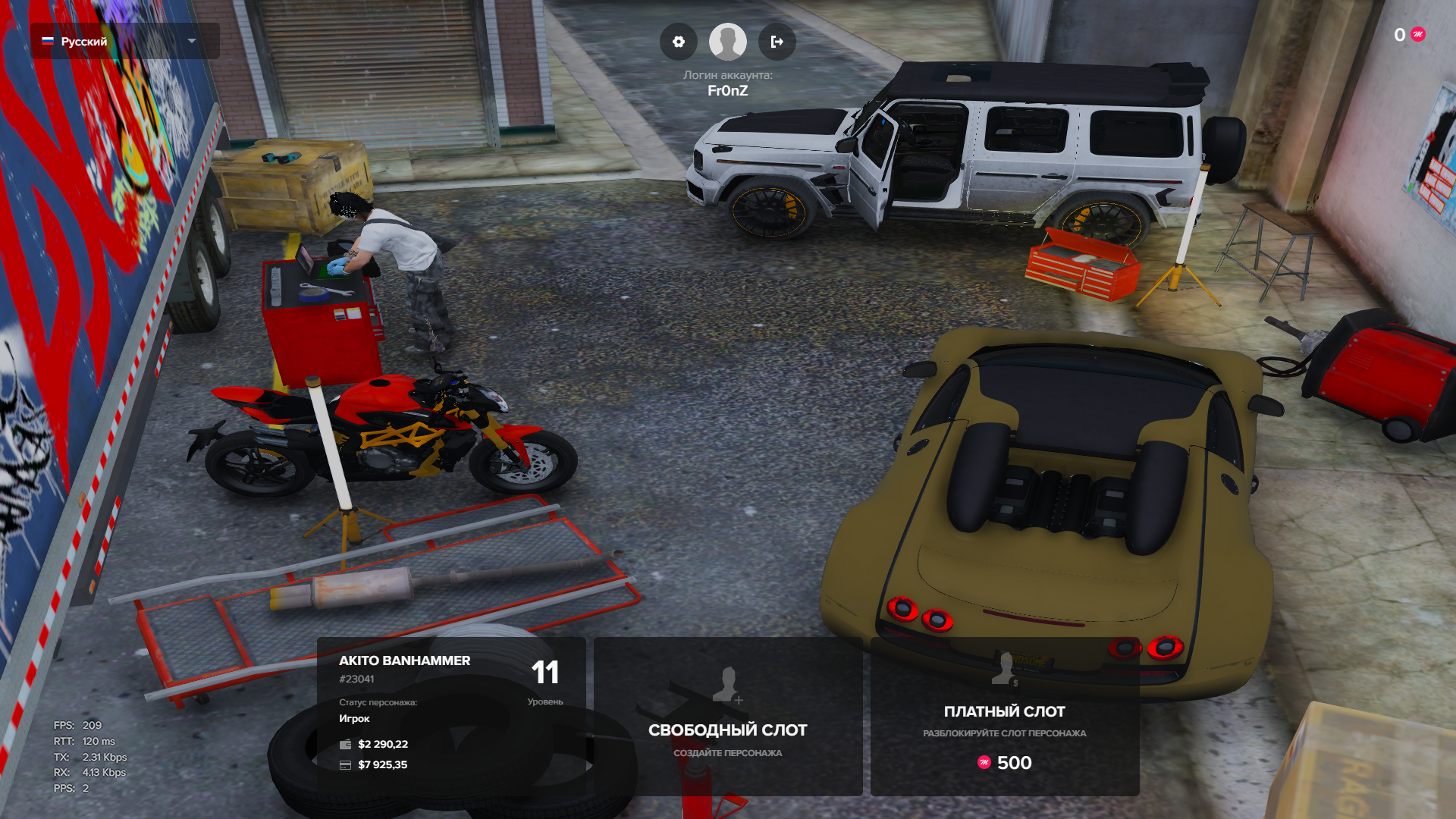Select the Akito Banhammer character slot
Image resolution: width=1456 pixels, height=819 pixels.
tap(451, 716)
